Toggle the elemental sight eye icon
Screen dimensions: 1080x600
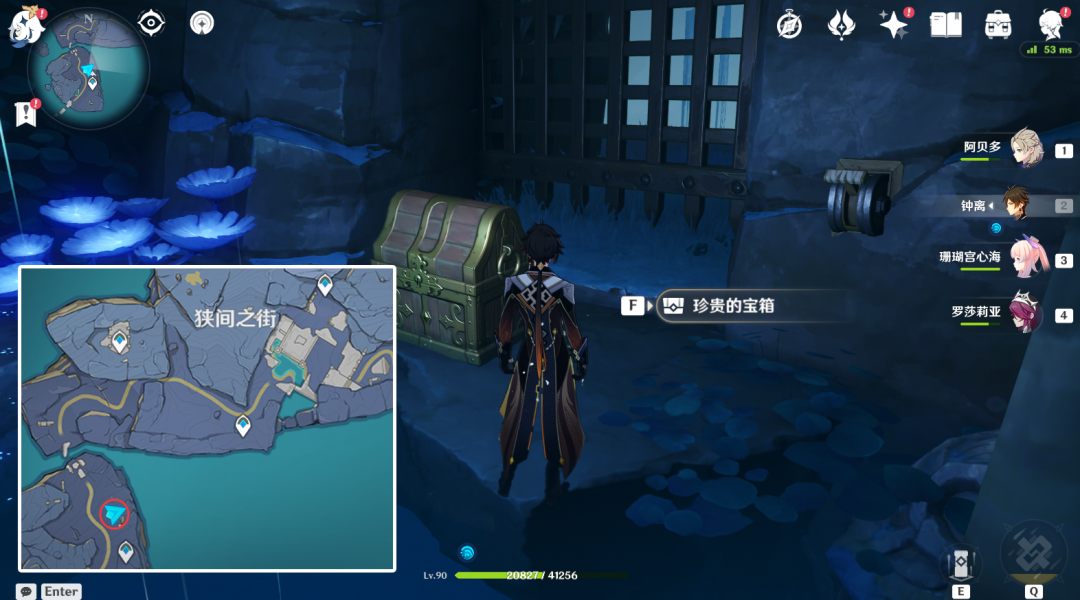click(x=151, y=23)
